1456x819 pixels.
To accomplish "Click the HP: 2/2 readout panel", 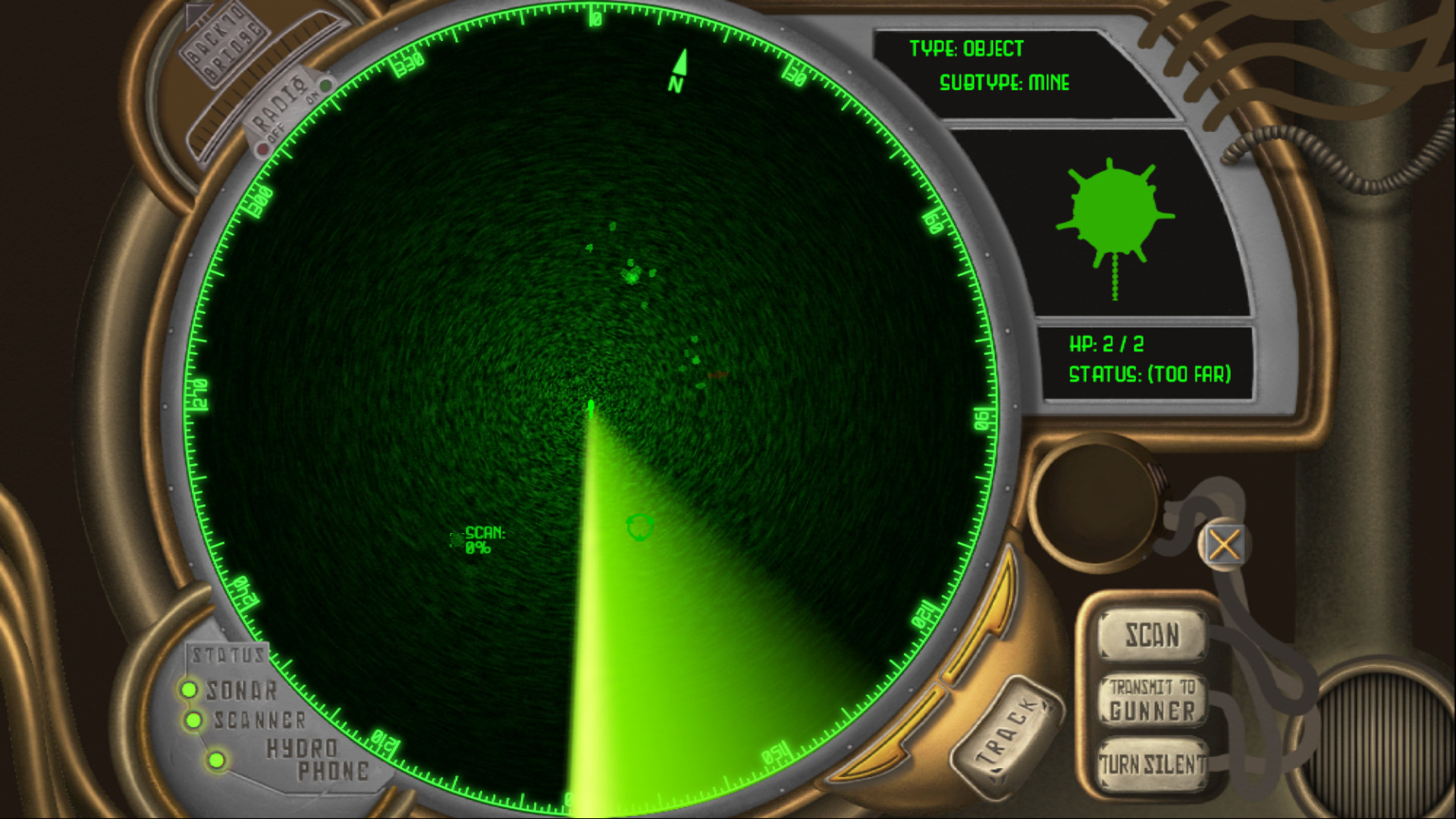I will tap(1108, 344).
